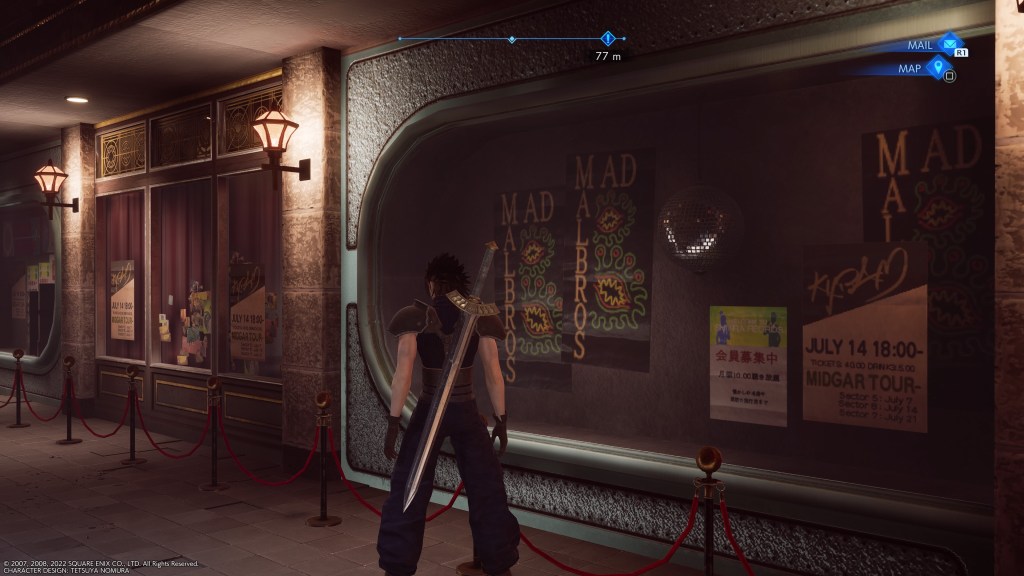Select the exclamation objective marker on the compass
The height and width of the screenshot is (576, 1024).
(607, 39)
